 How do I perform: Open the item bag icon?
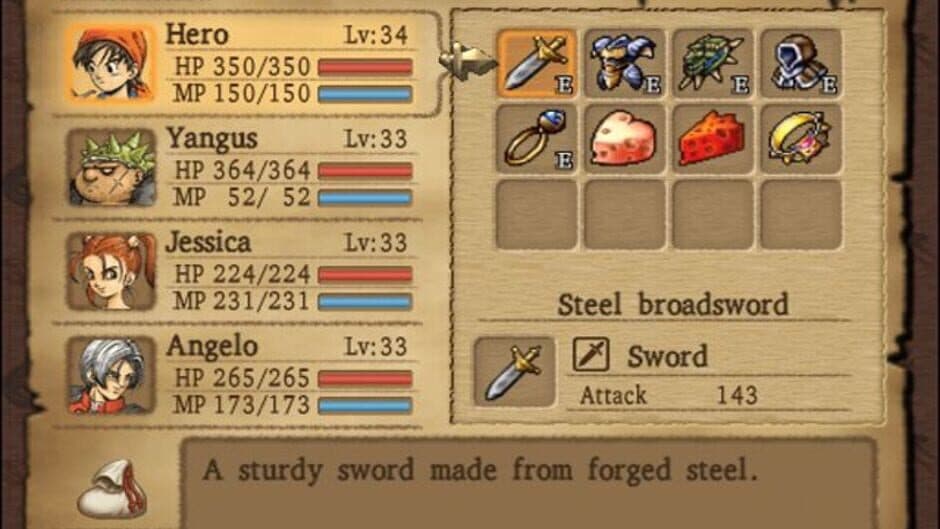tap(111, 488)
